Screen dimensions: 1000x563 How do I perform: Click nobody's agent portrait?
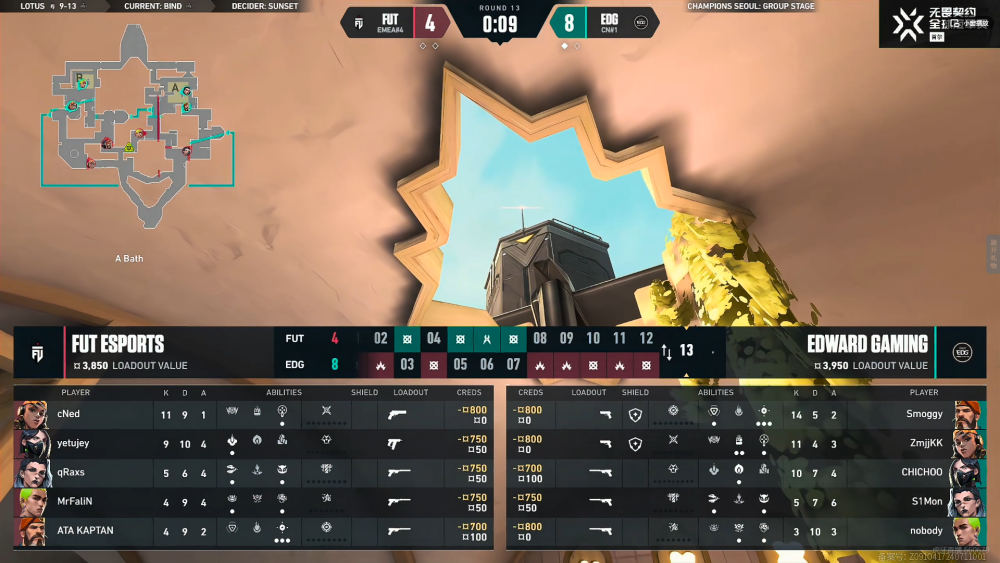point(967,531)
